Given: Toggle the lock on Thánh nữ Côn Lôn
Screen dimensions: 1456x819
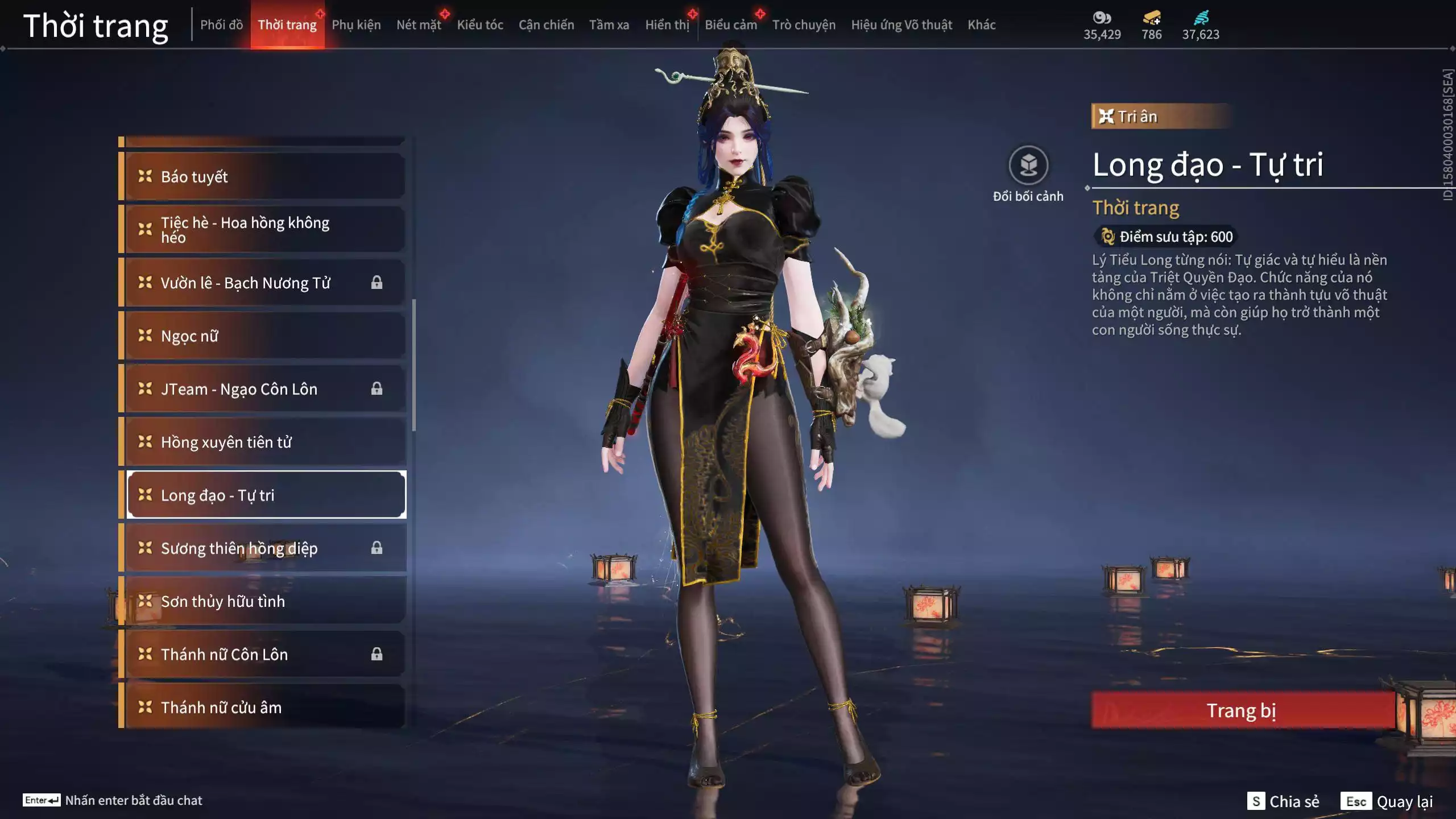Looking at the screenshot, I should [378, 654].
